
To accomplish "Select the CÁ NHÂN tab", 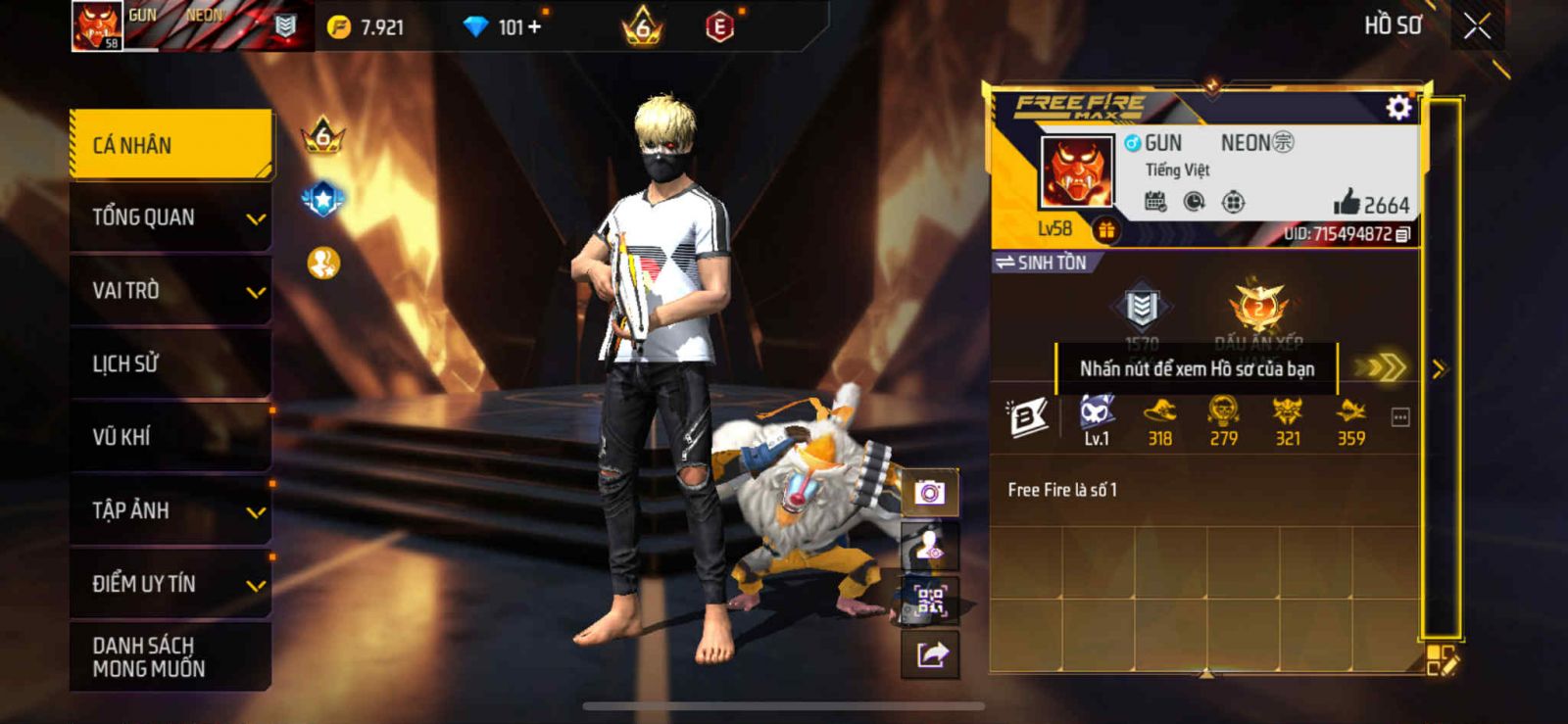I will tap(171, 145).
